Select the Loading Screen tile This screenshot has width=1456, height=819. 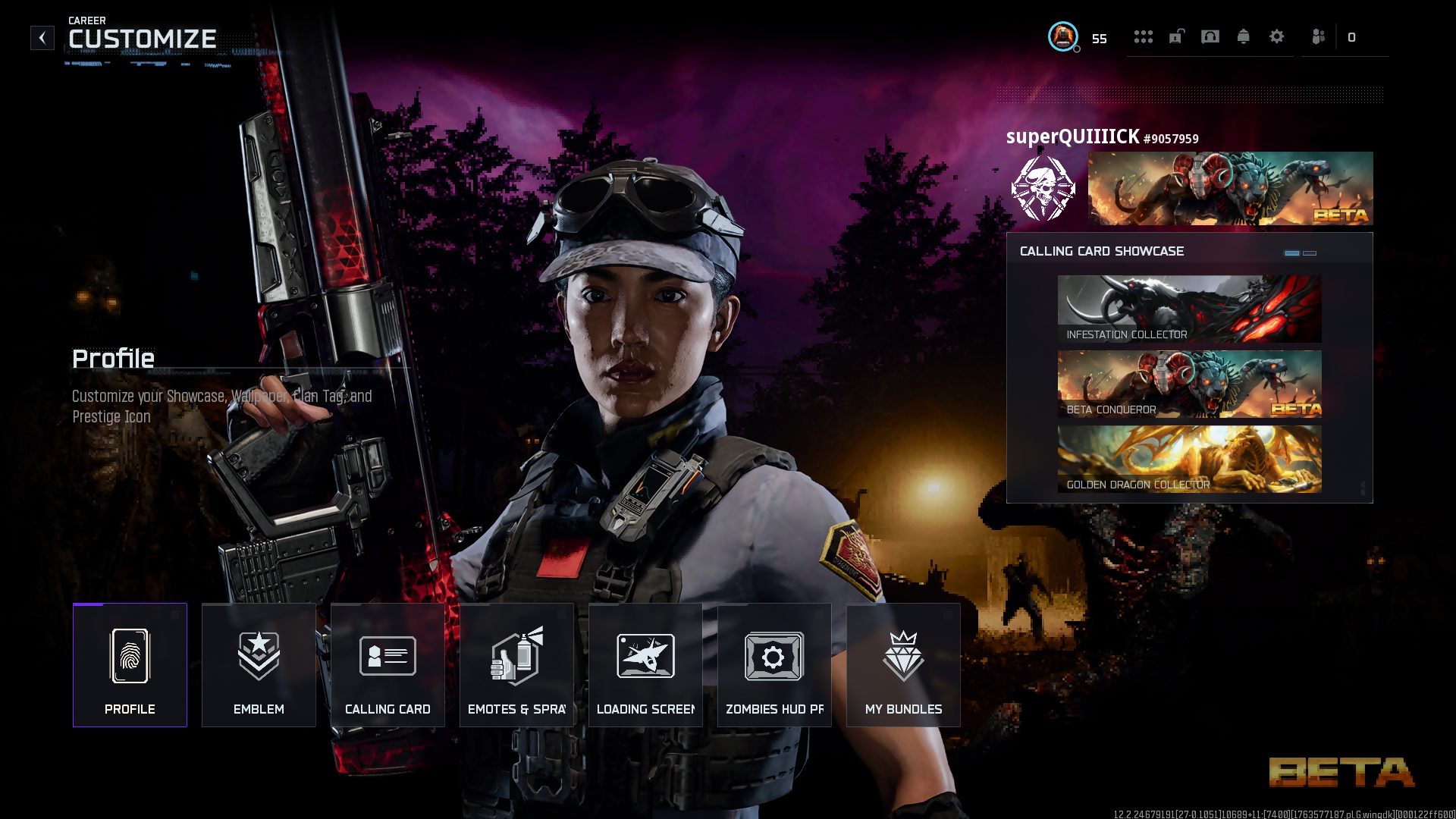645,665
